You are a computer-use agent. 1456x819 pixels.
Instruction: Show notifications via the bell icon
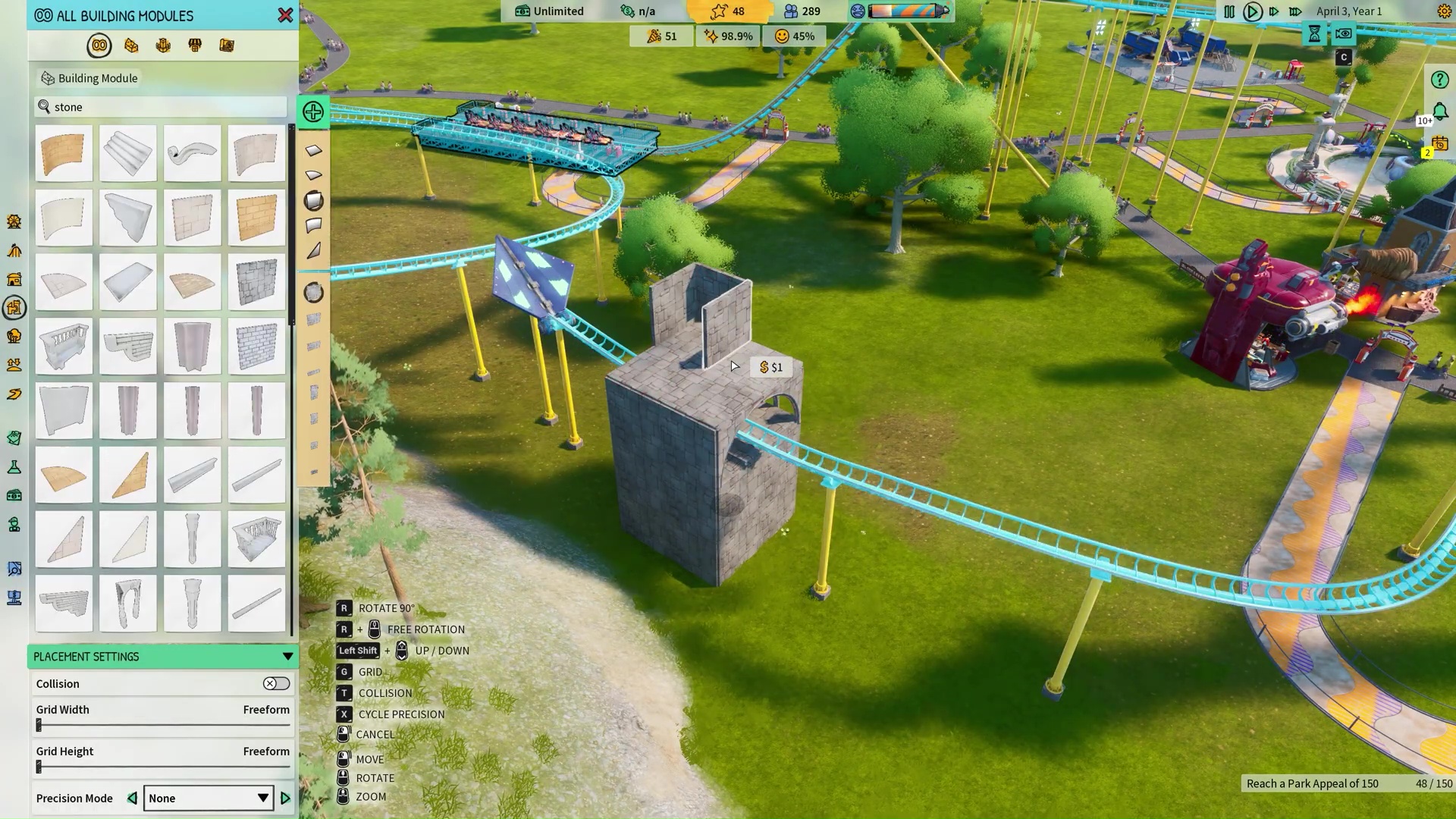[1440, 112]
